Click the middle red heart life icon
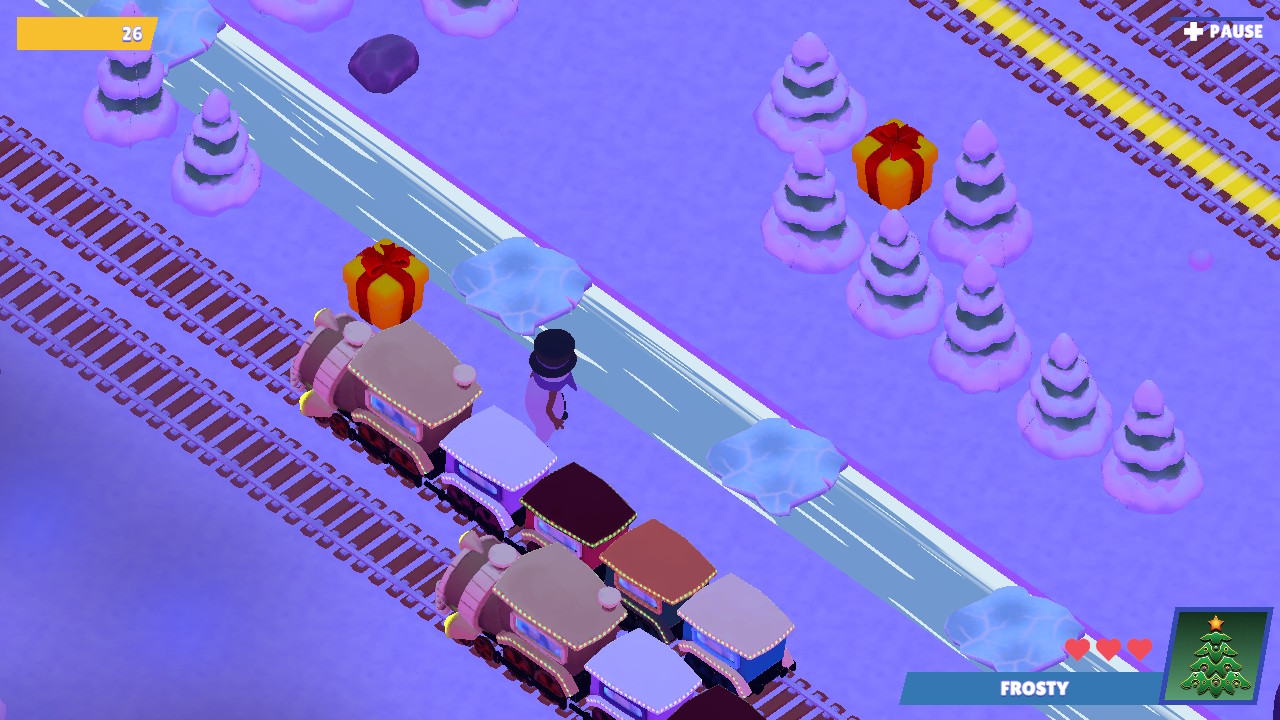 click(1106, 648)
